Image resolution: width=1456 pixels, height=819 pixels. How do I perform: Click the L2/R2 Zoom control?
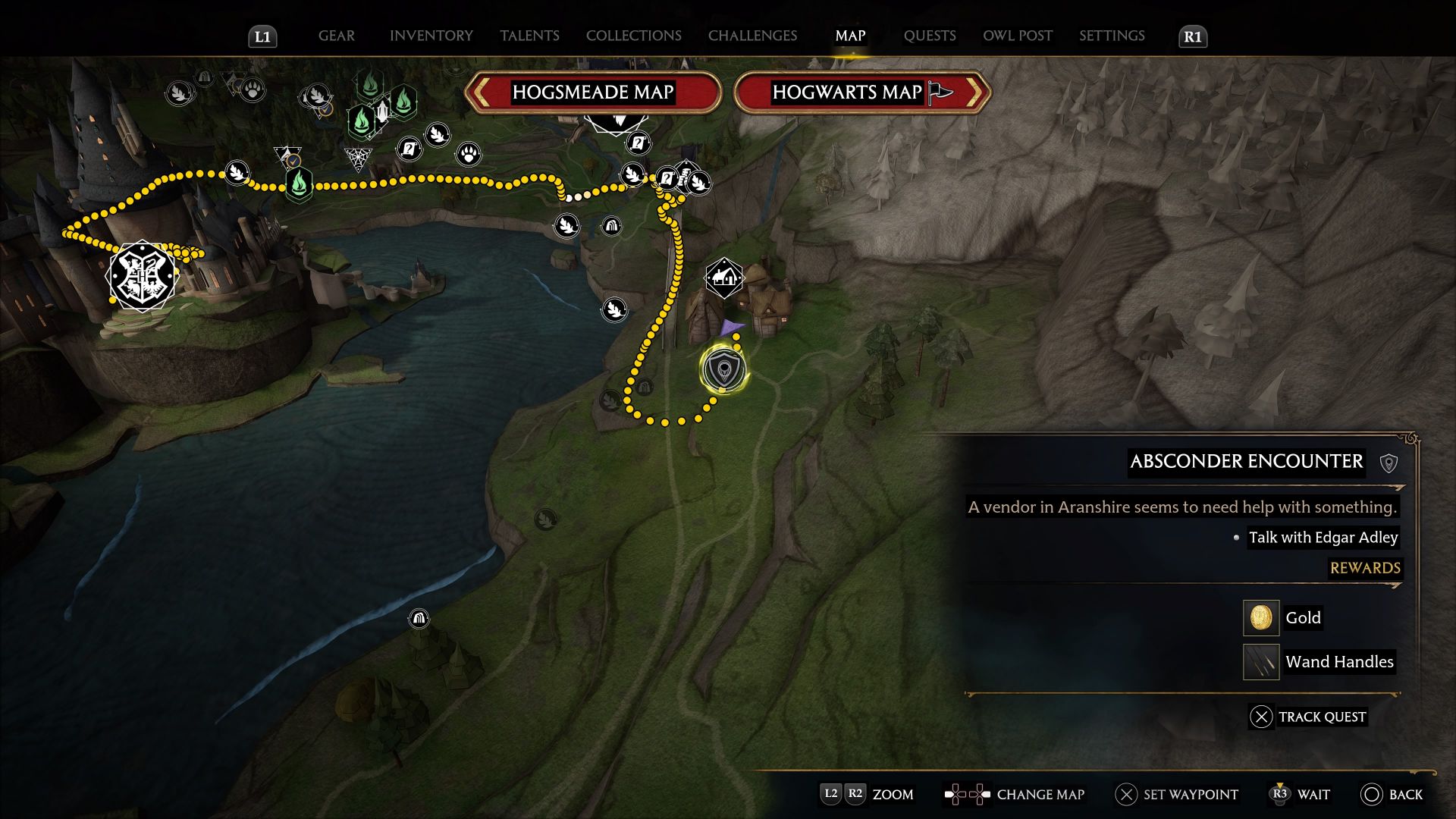tap(842, 795)
